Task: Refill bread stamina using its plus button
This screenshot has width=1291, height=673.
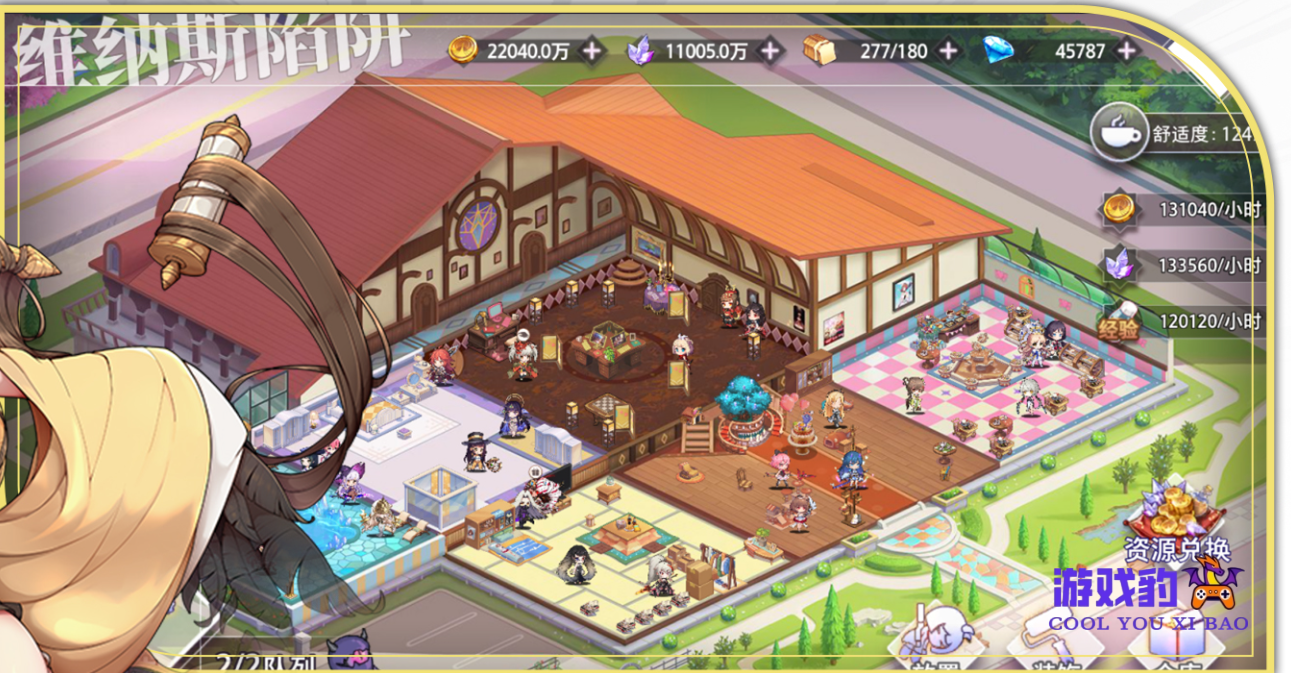Action: (947, 50)
